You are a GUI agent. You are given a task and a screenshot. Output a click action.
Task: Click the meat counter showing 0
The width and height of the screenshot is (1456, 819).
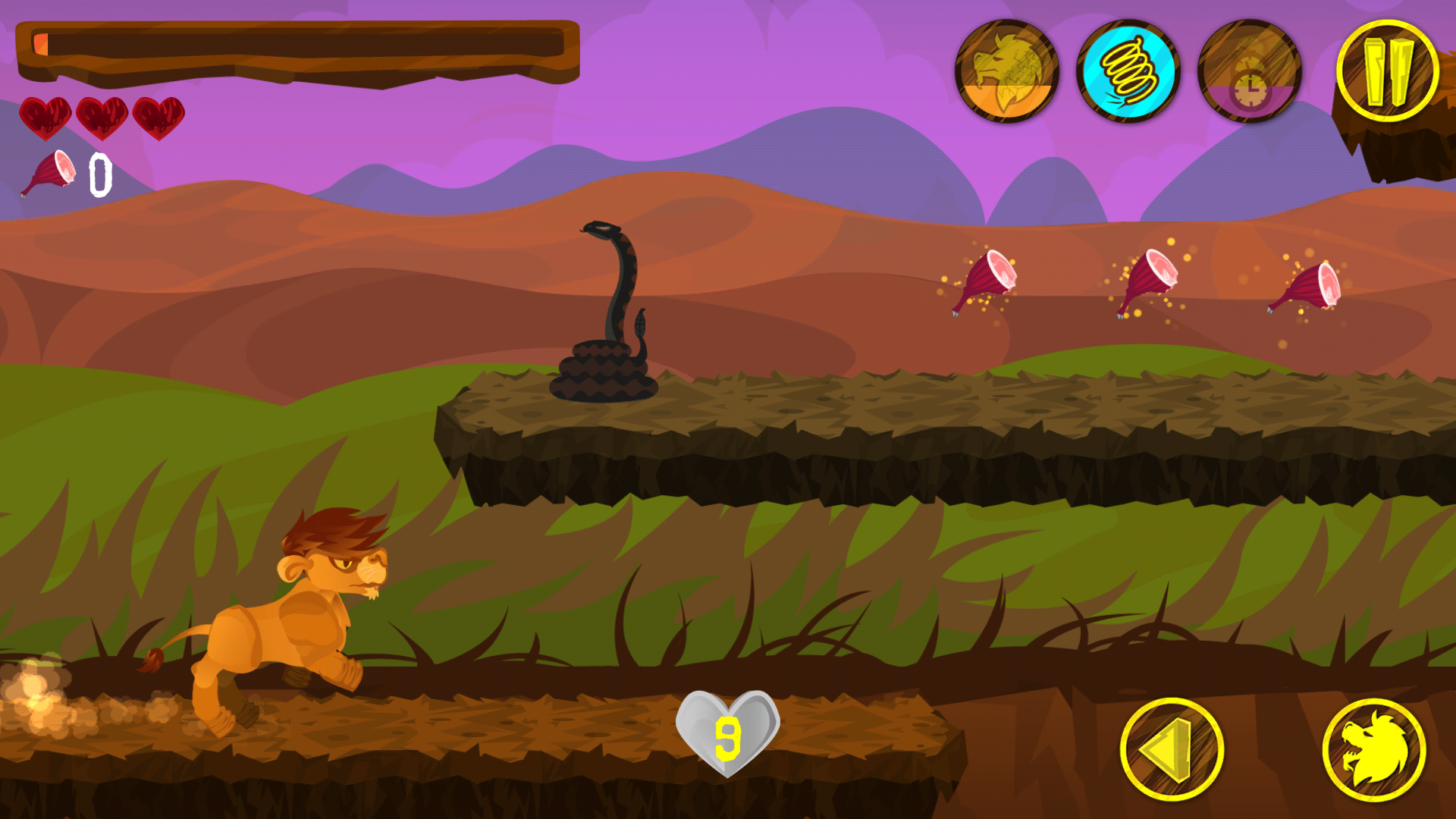coord(99,173)
